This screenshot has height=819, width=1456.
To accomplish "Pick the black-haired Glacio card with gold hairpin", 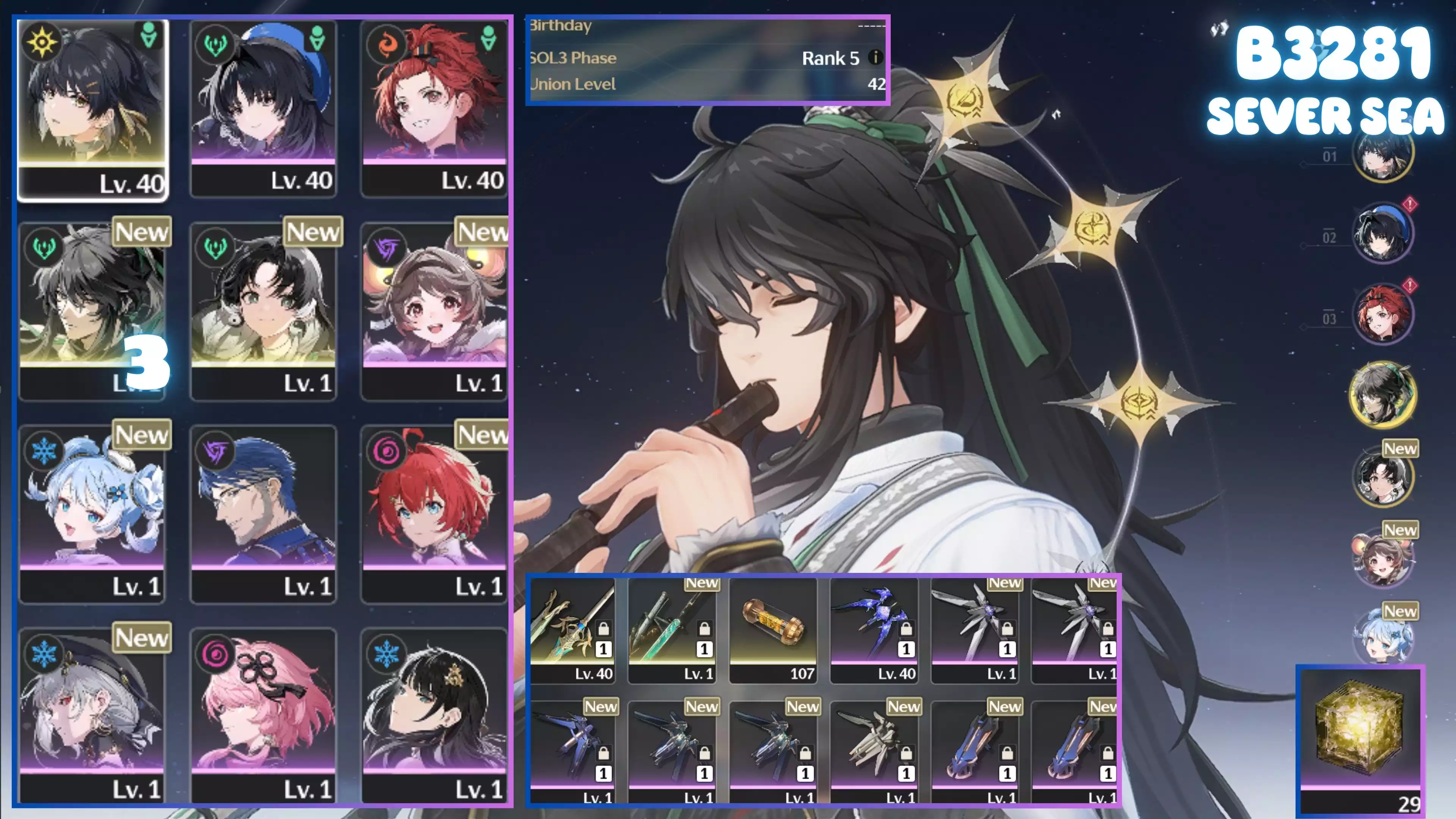I will 434,715.
